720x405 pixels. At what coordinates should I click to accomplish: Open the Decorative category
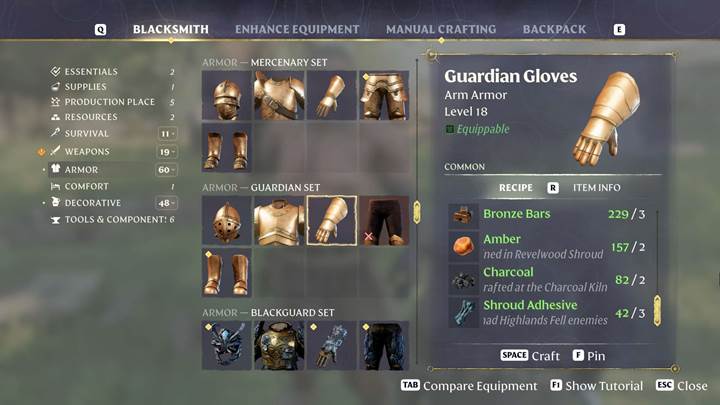pos(94,203)
